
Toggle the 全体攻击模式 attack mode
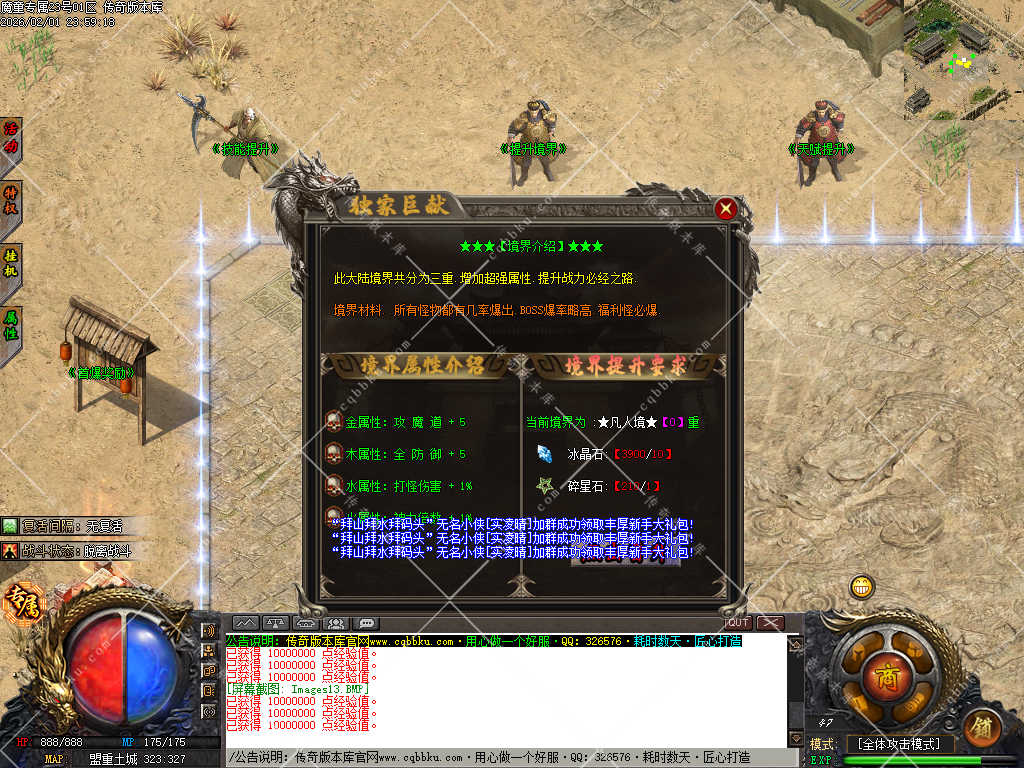(897, 745)
